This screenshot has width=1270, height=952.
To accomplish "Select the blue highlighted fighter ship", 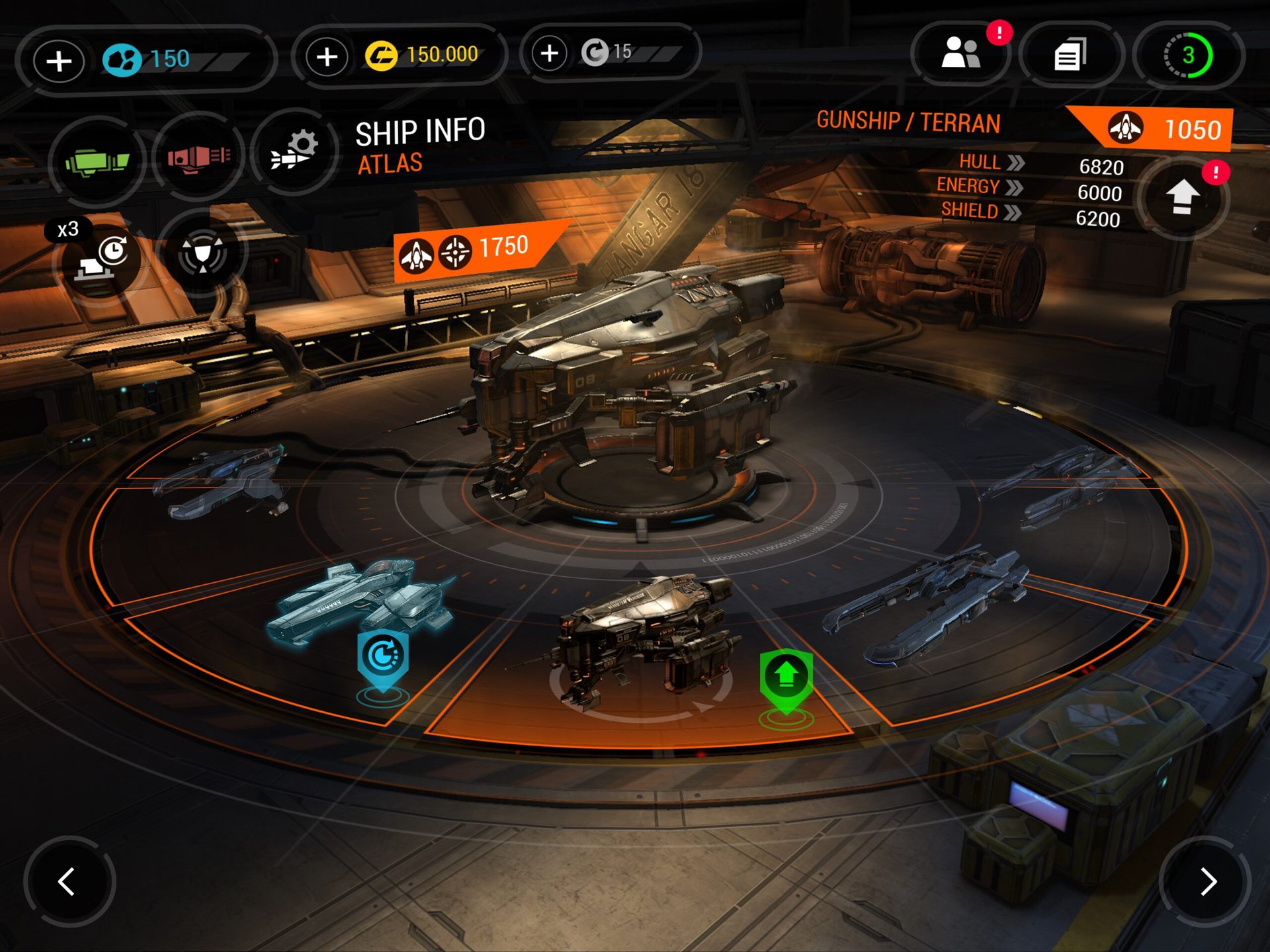I will (x=364, y=599).
